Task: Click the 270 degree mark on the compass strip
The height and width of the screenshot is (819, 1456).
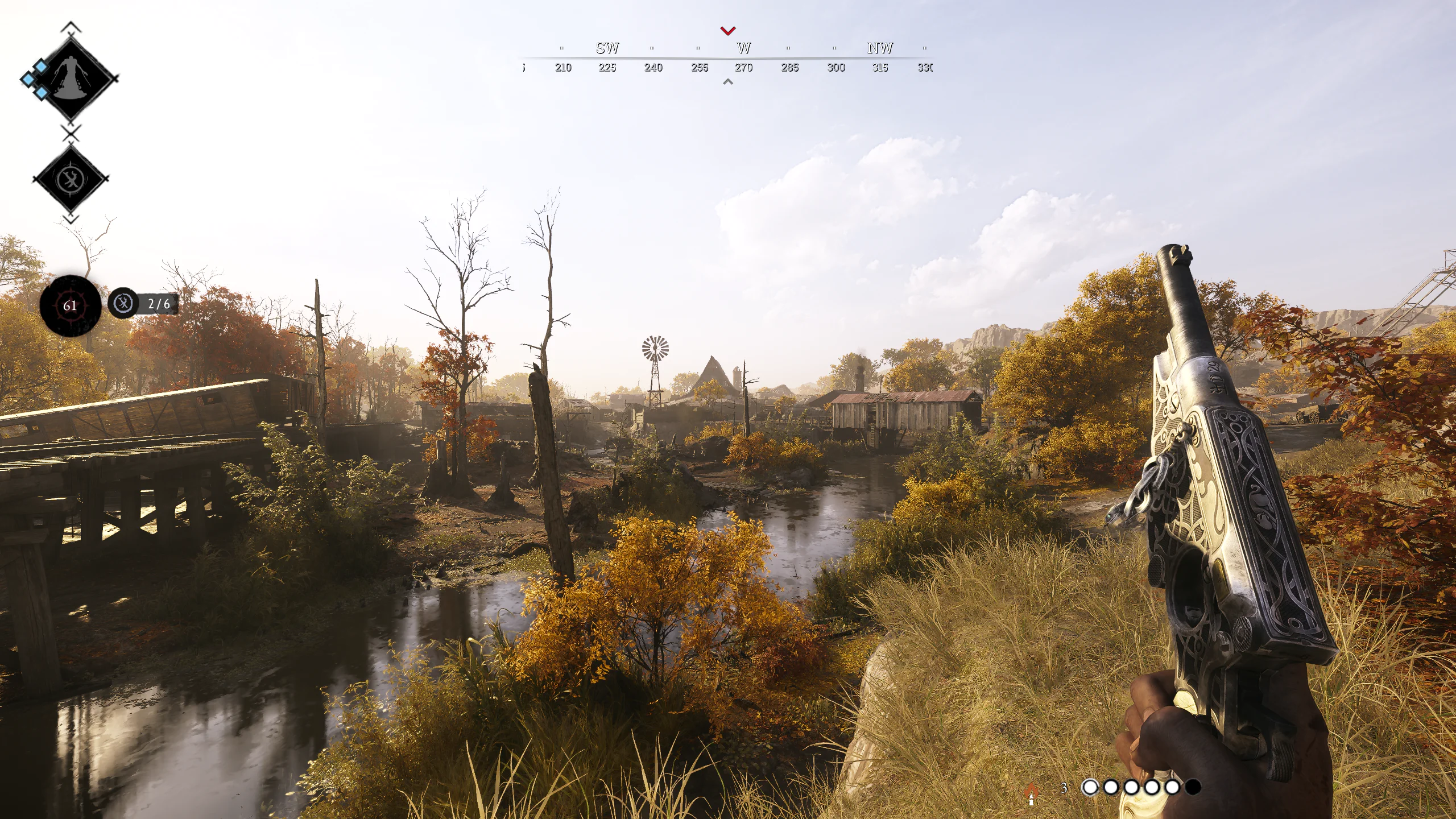Action: 743,67
